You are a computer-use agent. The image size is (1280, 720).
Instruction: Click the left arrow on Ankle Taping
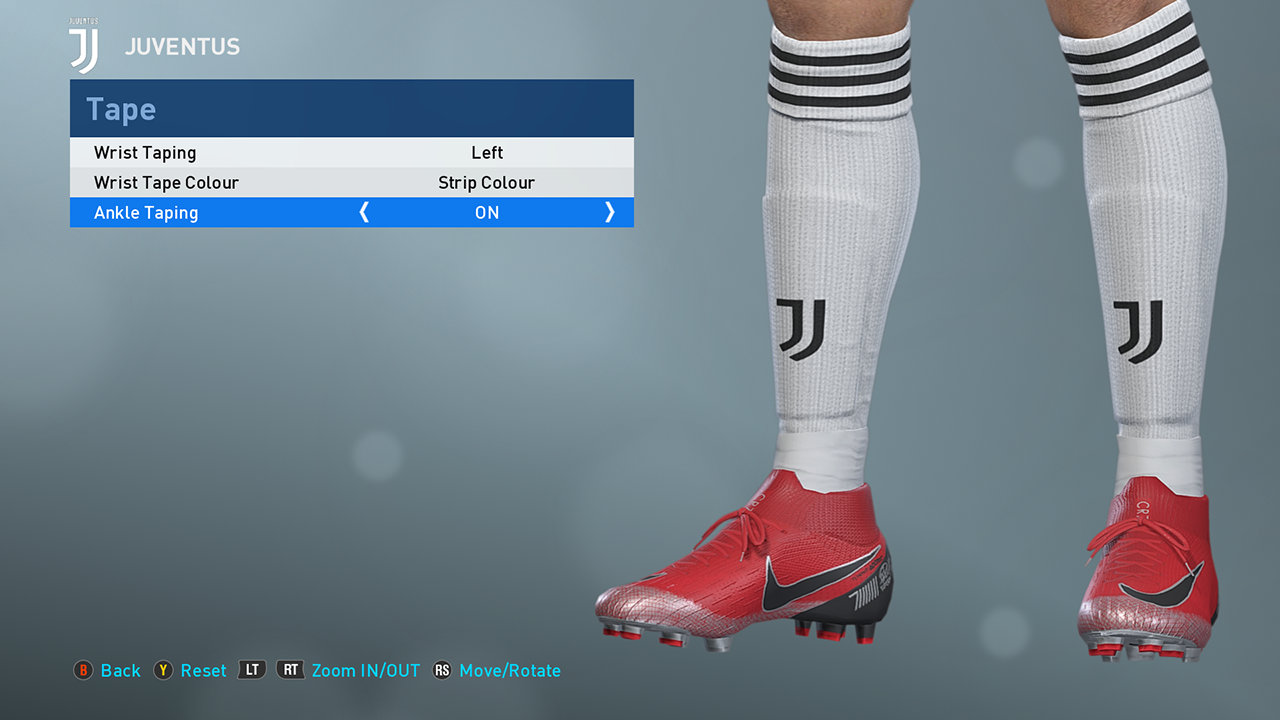[x=364, y=212]
